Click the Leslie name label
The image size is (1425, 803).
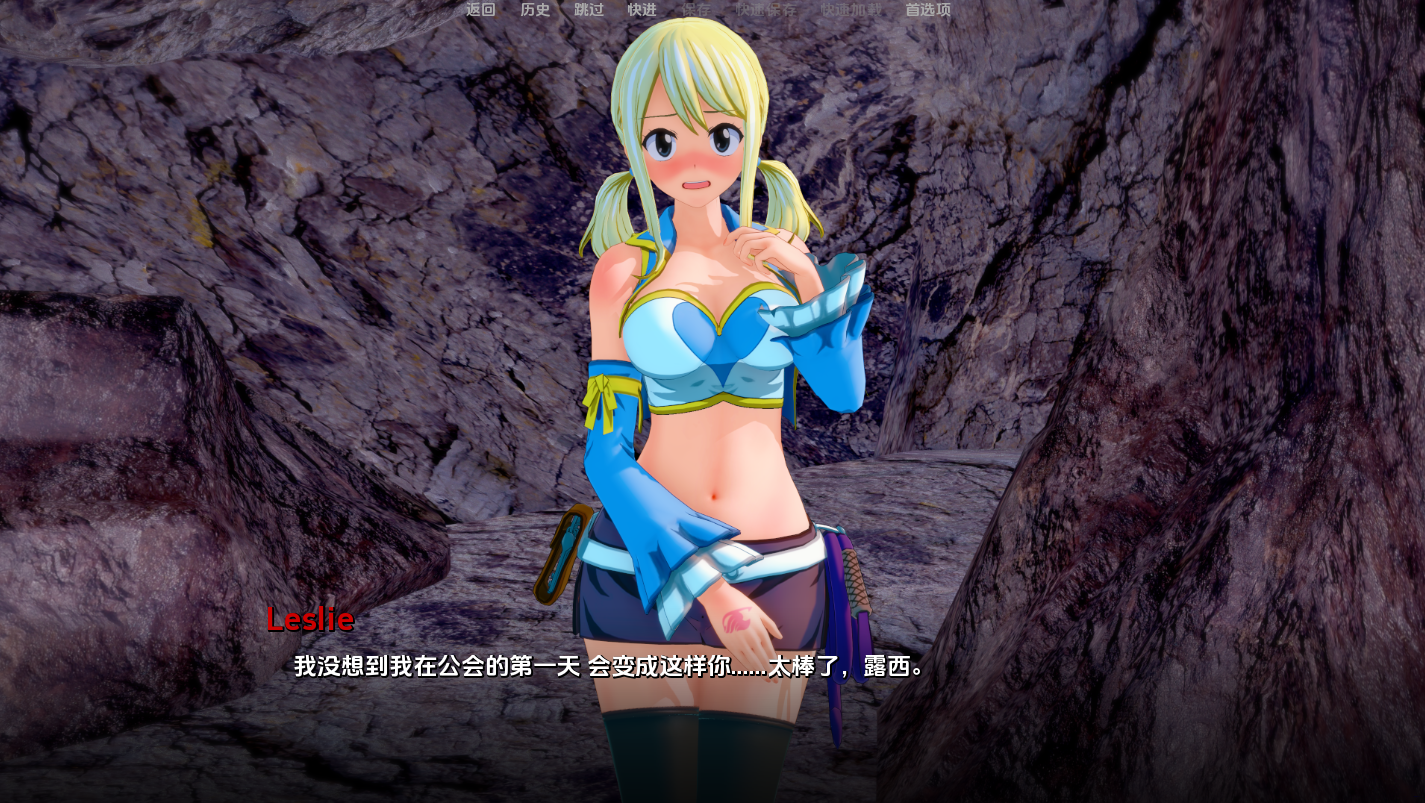[309, 620]
